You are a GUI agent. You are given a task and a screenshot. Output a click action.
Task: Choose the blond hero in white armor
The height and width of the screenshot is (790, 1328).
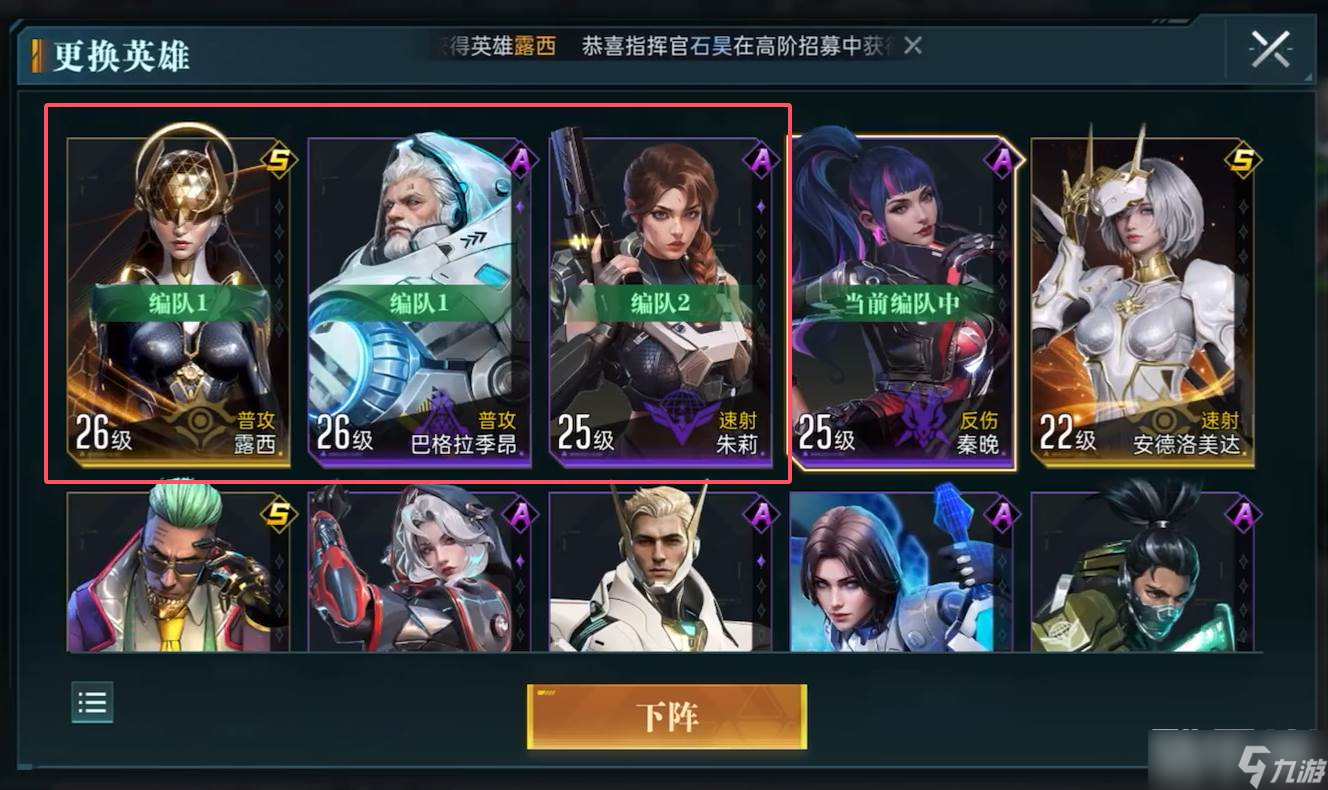point(660,572)
